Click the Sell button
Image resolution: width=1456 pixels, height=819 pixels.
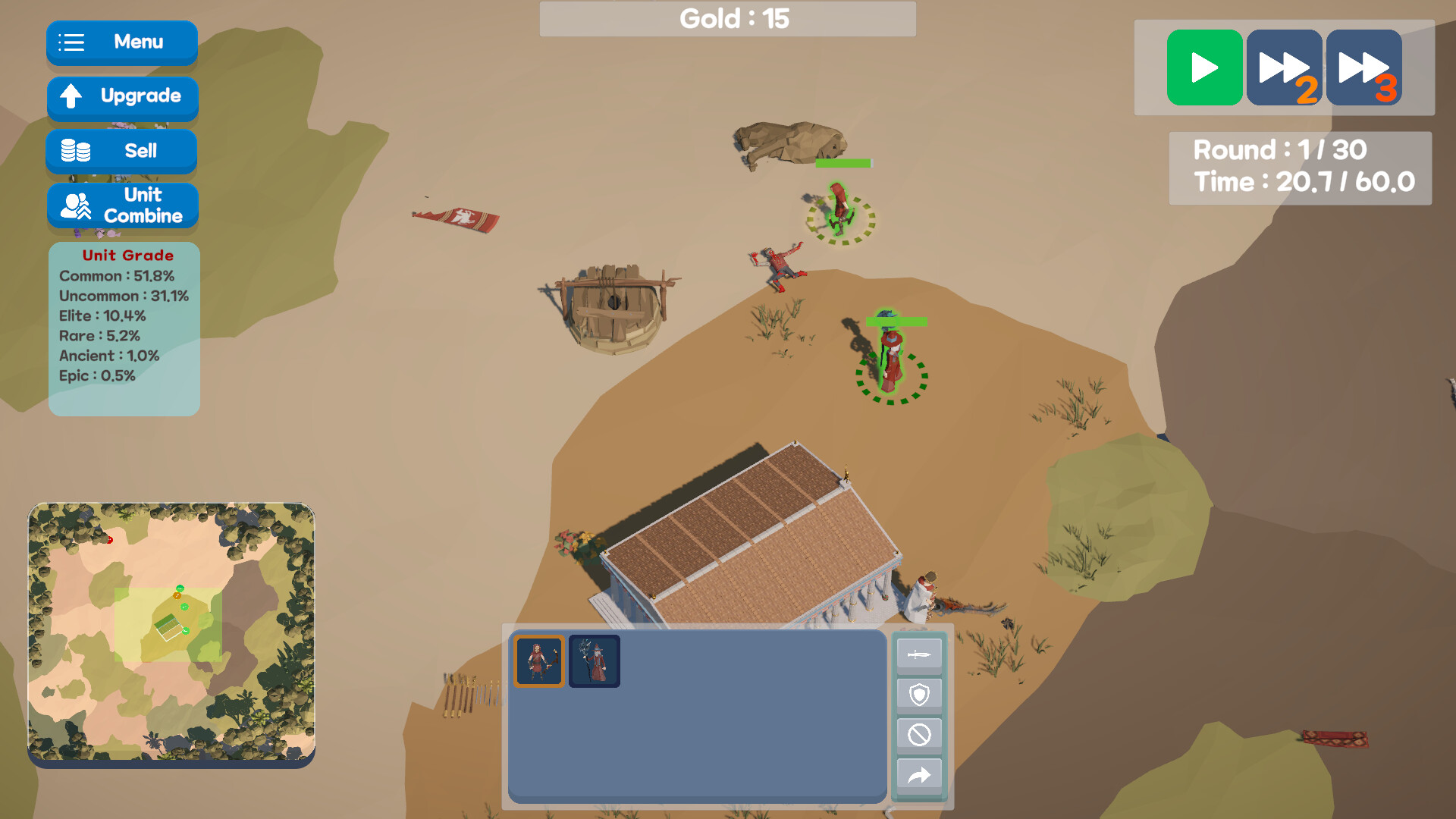[x=121, y=150]
